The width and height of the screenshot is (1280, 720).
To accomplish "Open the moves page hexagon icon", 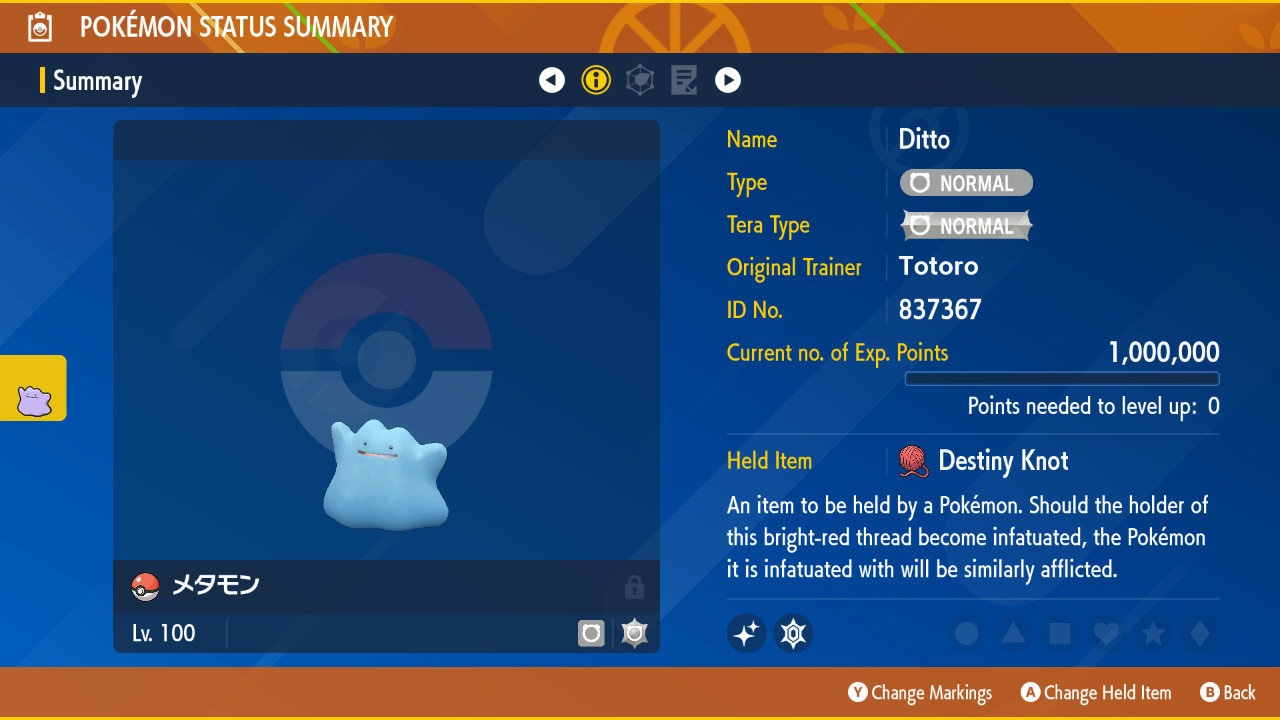I will 639,79.
